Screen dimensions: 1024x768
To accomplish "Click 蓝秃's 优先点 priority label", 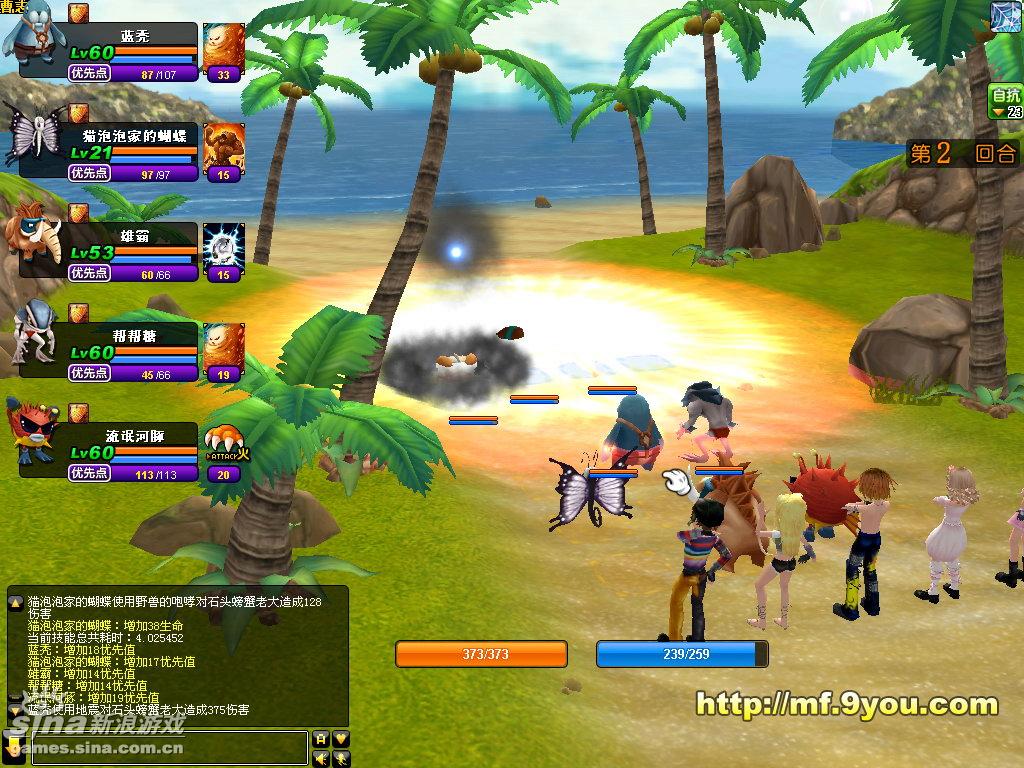I will tap(88, 73).
